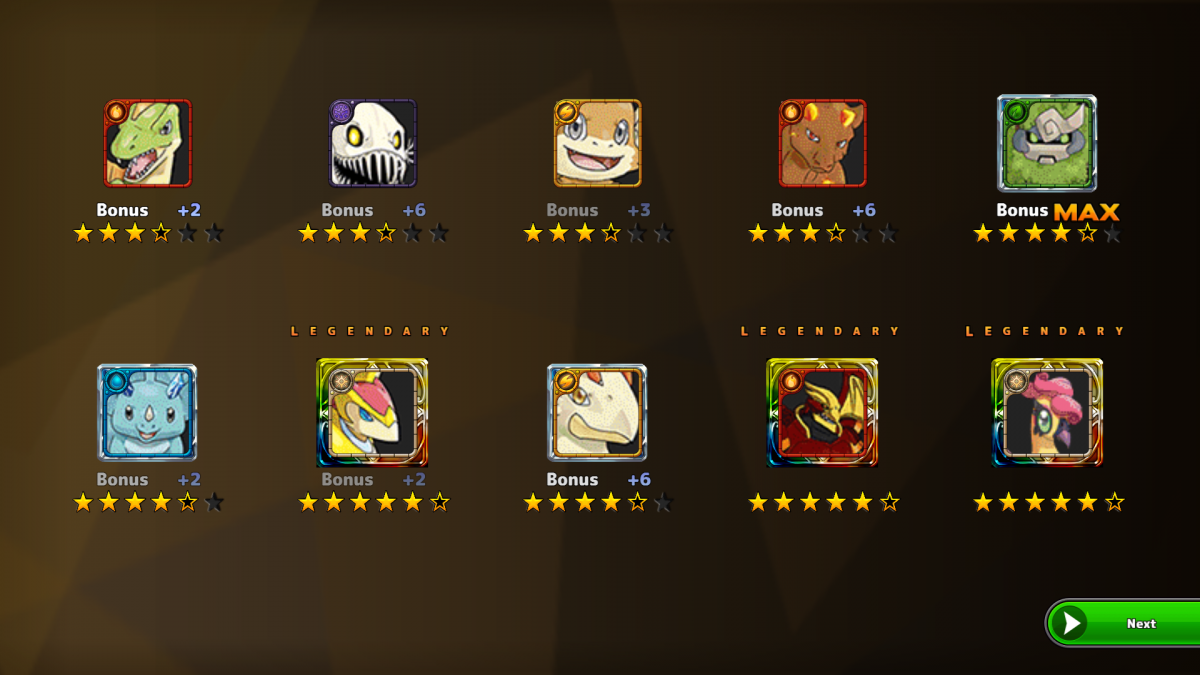Select the armored monster with MAX bonus
This screenshot has width=1200, height=675.
[1047, 143]
